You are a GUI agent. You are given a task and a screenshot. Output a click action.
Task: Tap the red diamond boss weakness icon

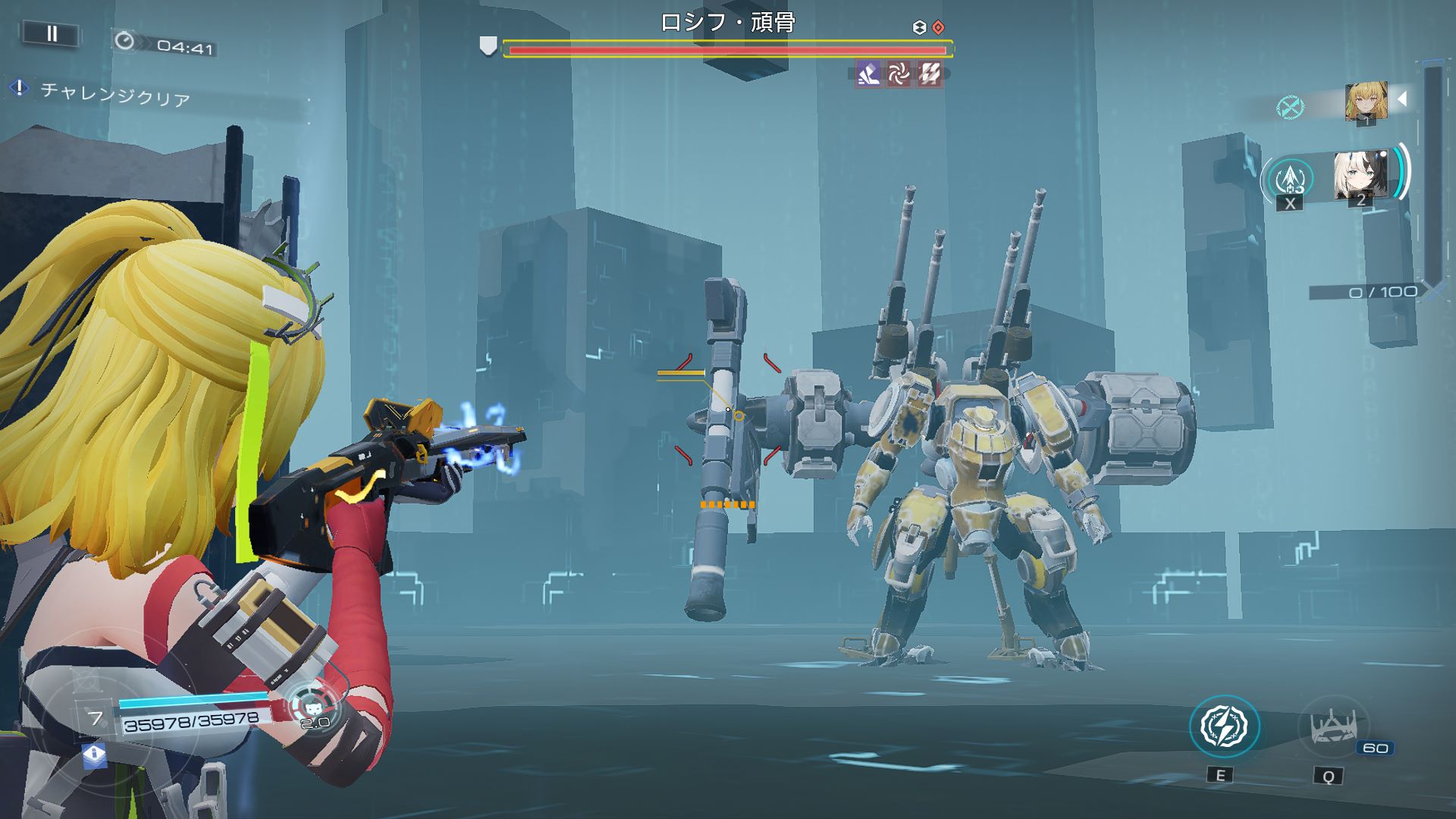tap(939, 28)
